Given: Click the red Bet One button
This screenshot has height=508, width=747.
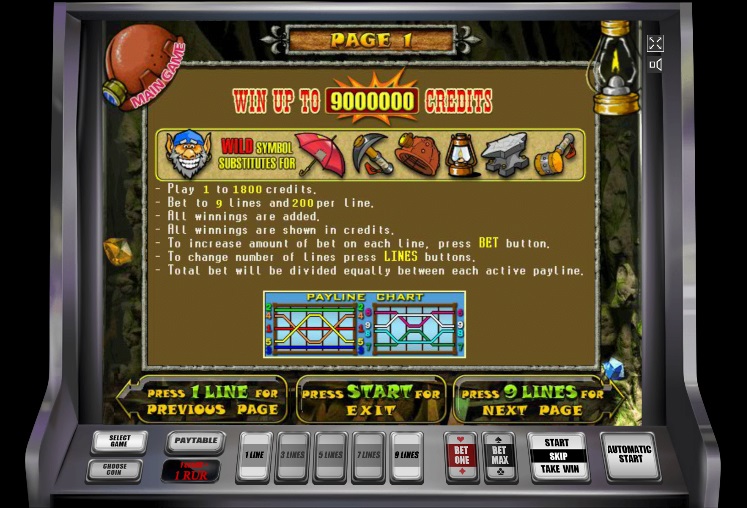Looking at the screenshot, I should [461, 456].
